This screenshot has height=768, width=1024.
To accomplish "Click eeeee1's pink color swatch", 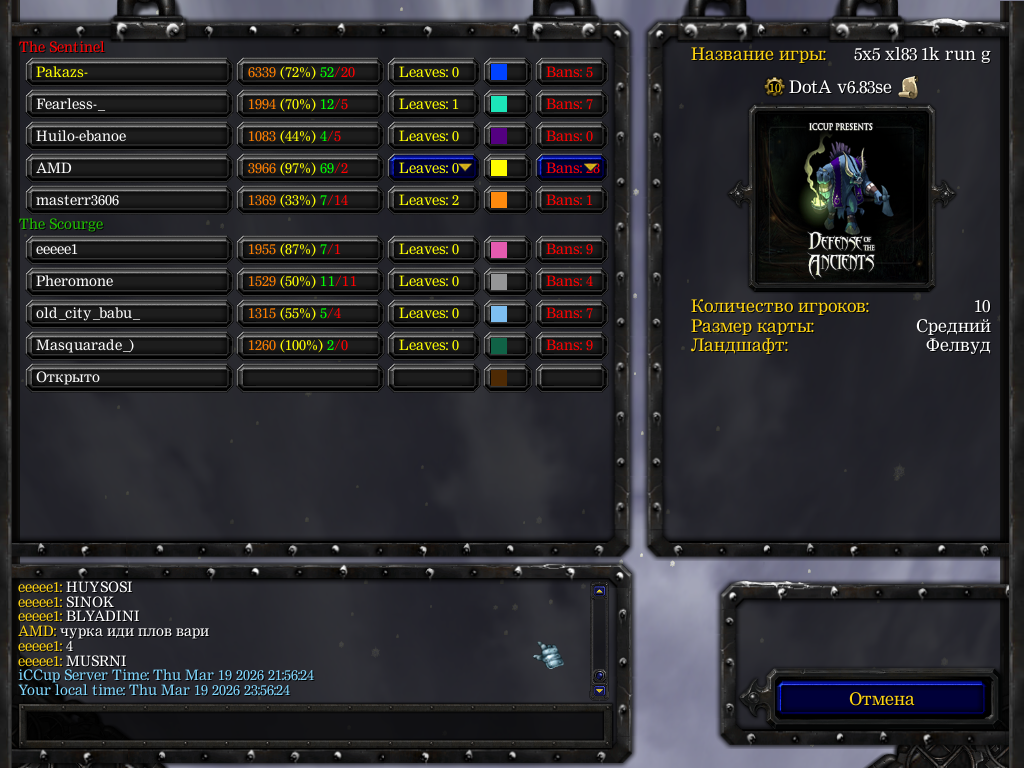I will coord(499,249).
